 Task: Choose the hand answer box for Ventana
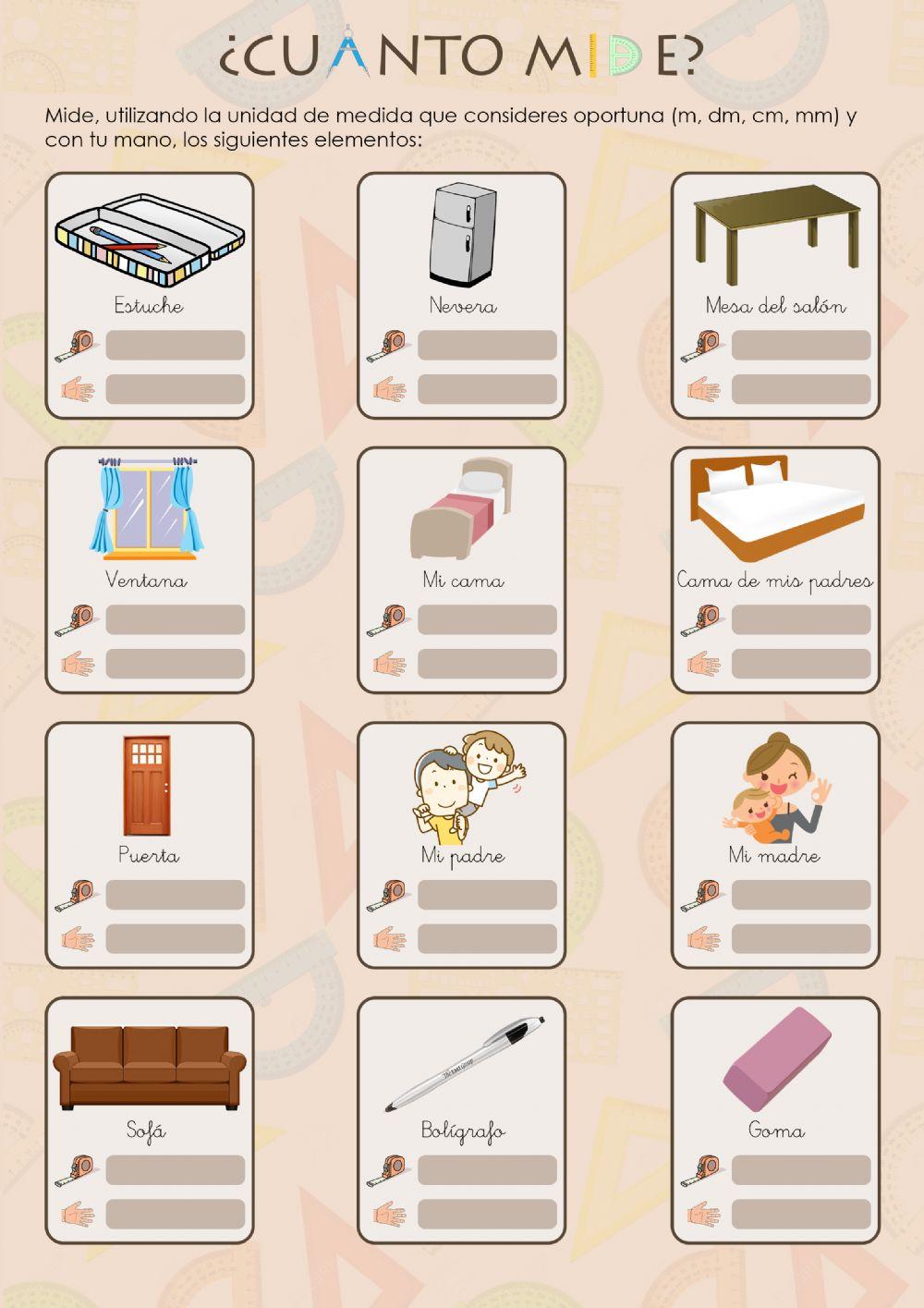pyautogui.click(x=176, y=664)
